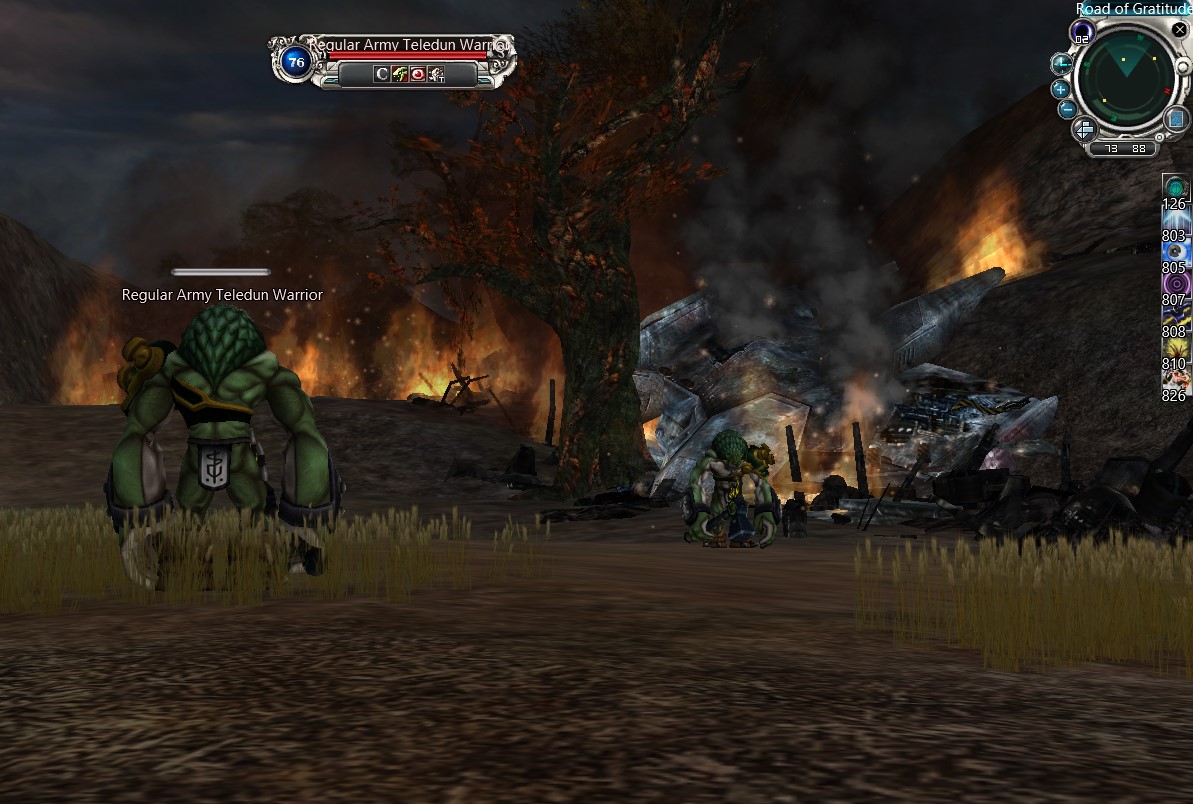Viewport: 1193px width, 804px height.
Task: Click the channel 02 orb icon
Action: 1081,33
